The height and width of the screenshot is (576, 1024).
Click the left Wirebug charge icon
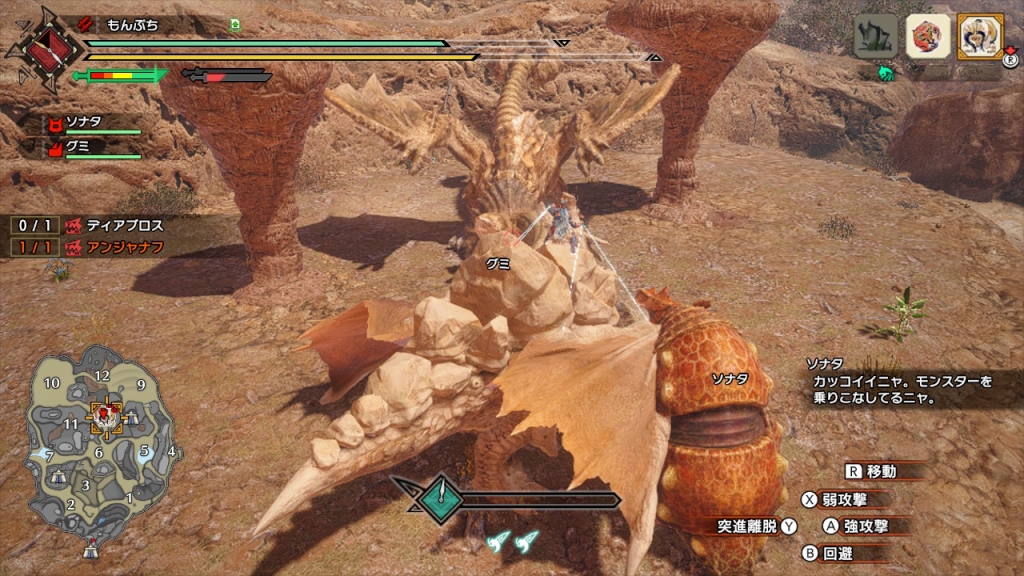tap(498, 541)
